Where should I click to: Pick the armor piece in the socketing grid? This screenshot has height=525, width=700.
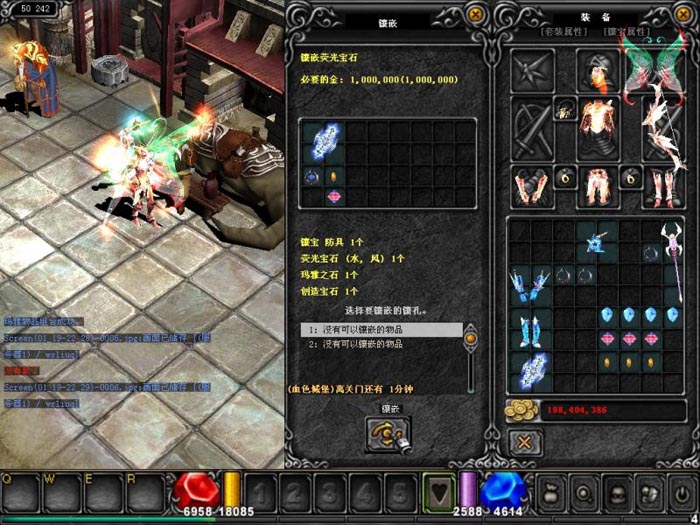(324, 142)
